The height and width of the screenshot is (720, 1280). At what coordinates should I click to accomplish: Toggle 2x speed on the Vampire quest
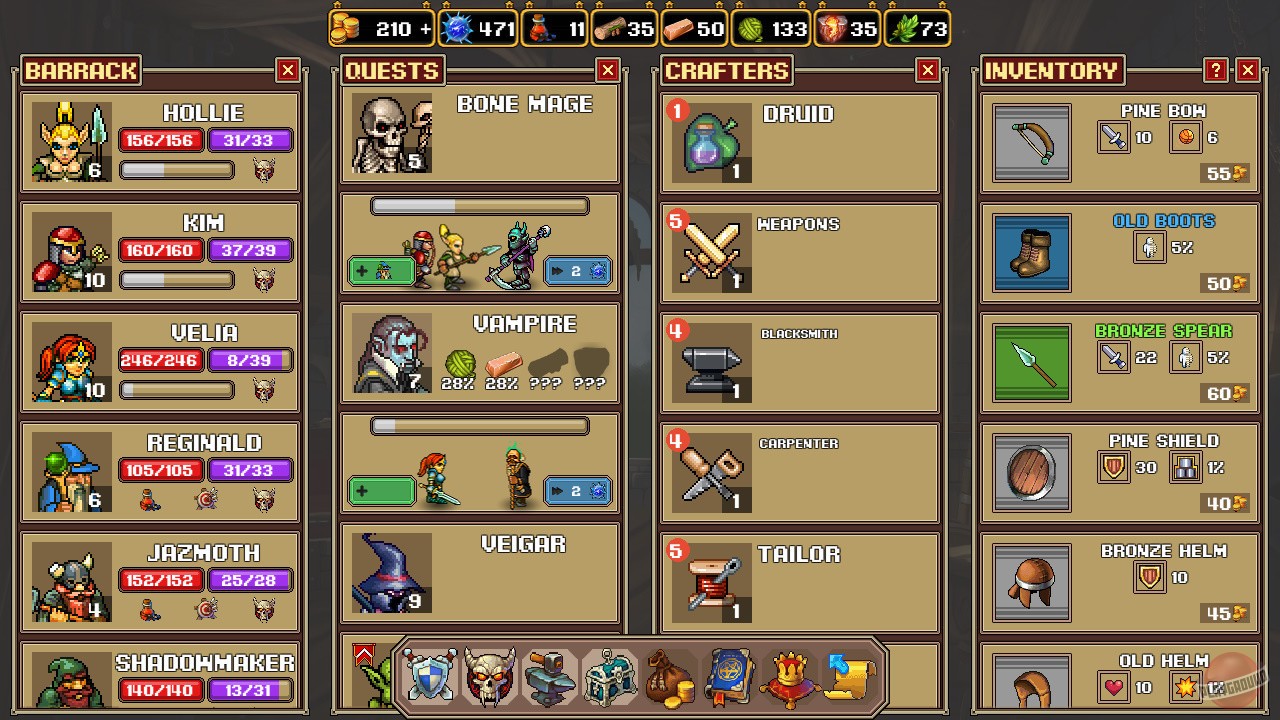577,491
